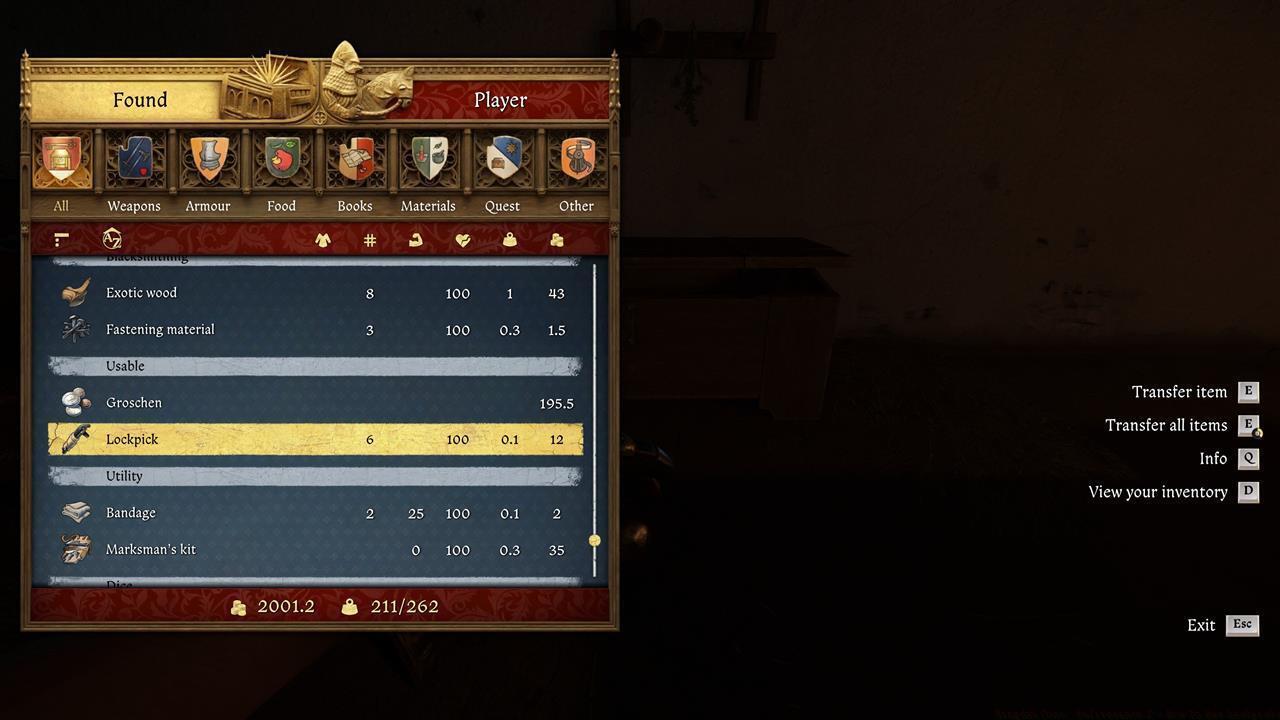Click View your inventory
This screenshot has width=1280, height=720.
[1158, 491]
